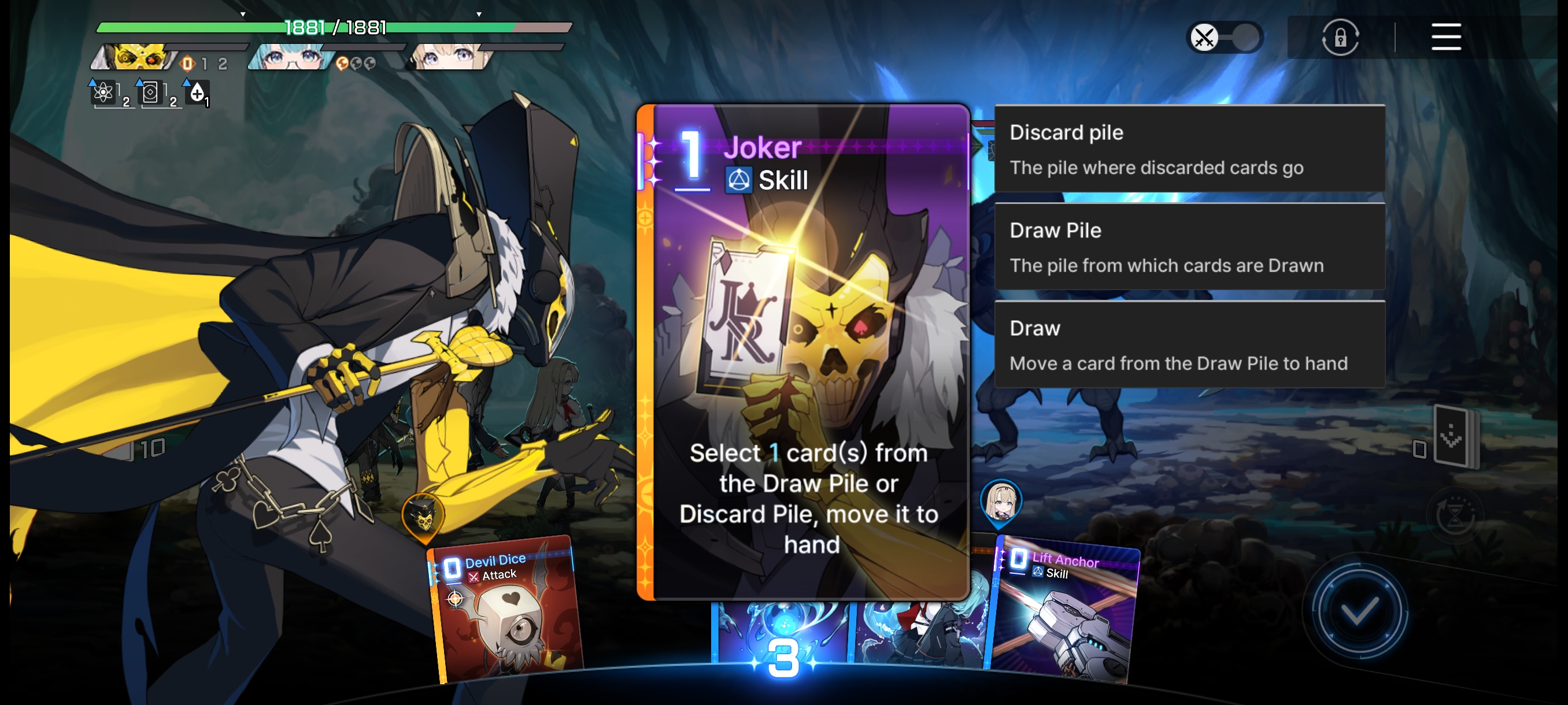Viewport: 1568px width, 705px height.
Task: Inspect the atom buff status icon
Action: tap(105, 93)
